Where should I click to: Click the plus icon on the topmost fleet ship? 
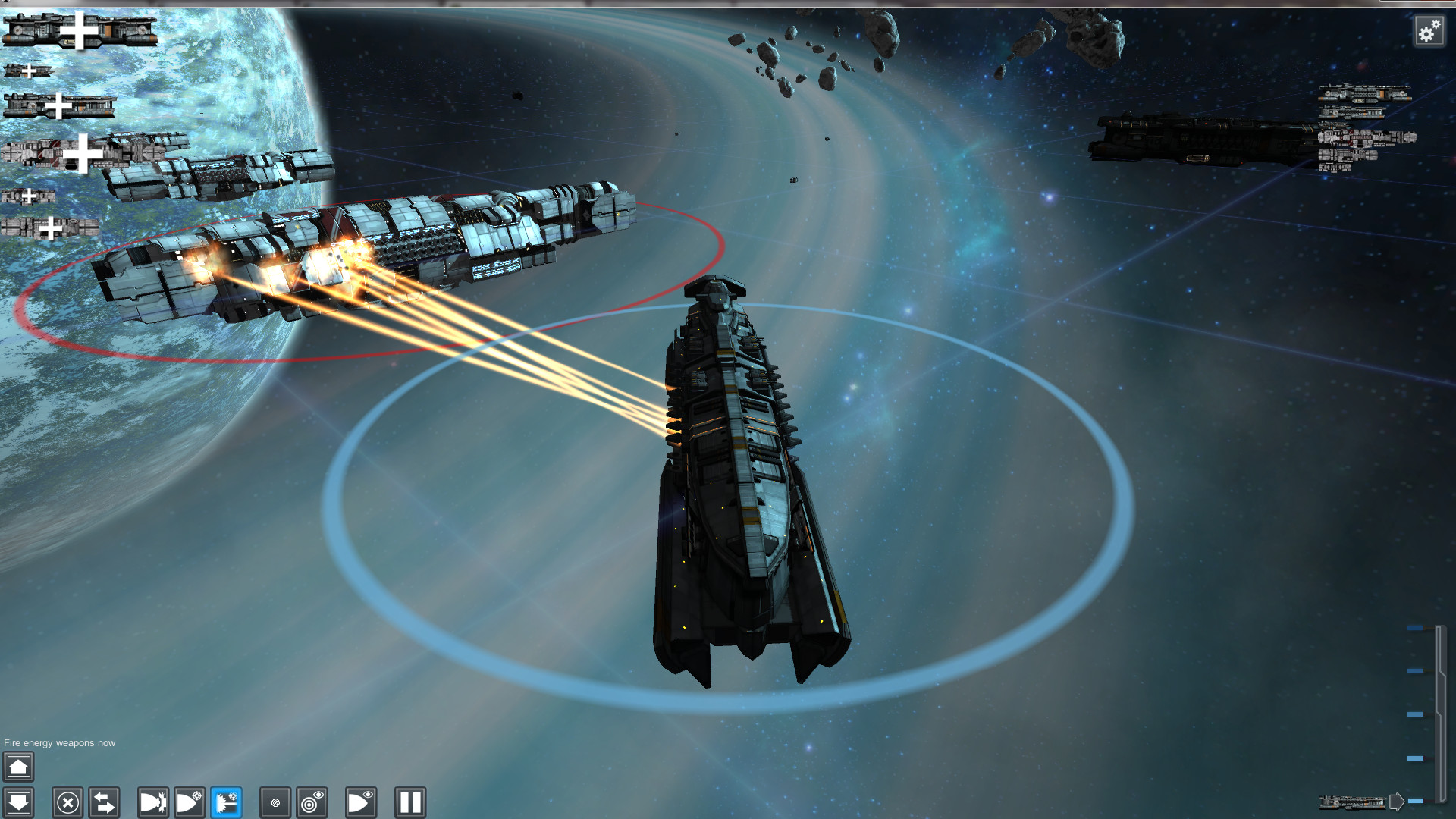pyautogui.click(x=78, y=32)
